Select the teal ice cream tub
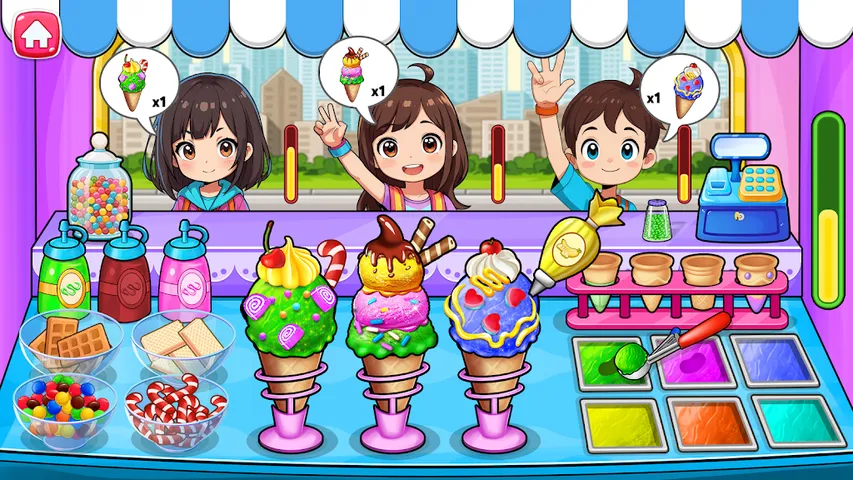853x480 pixels. (x=799, y=423)
